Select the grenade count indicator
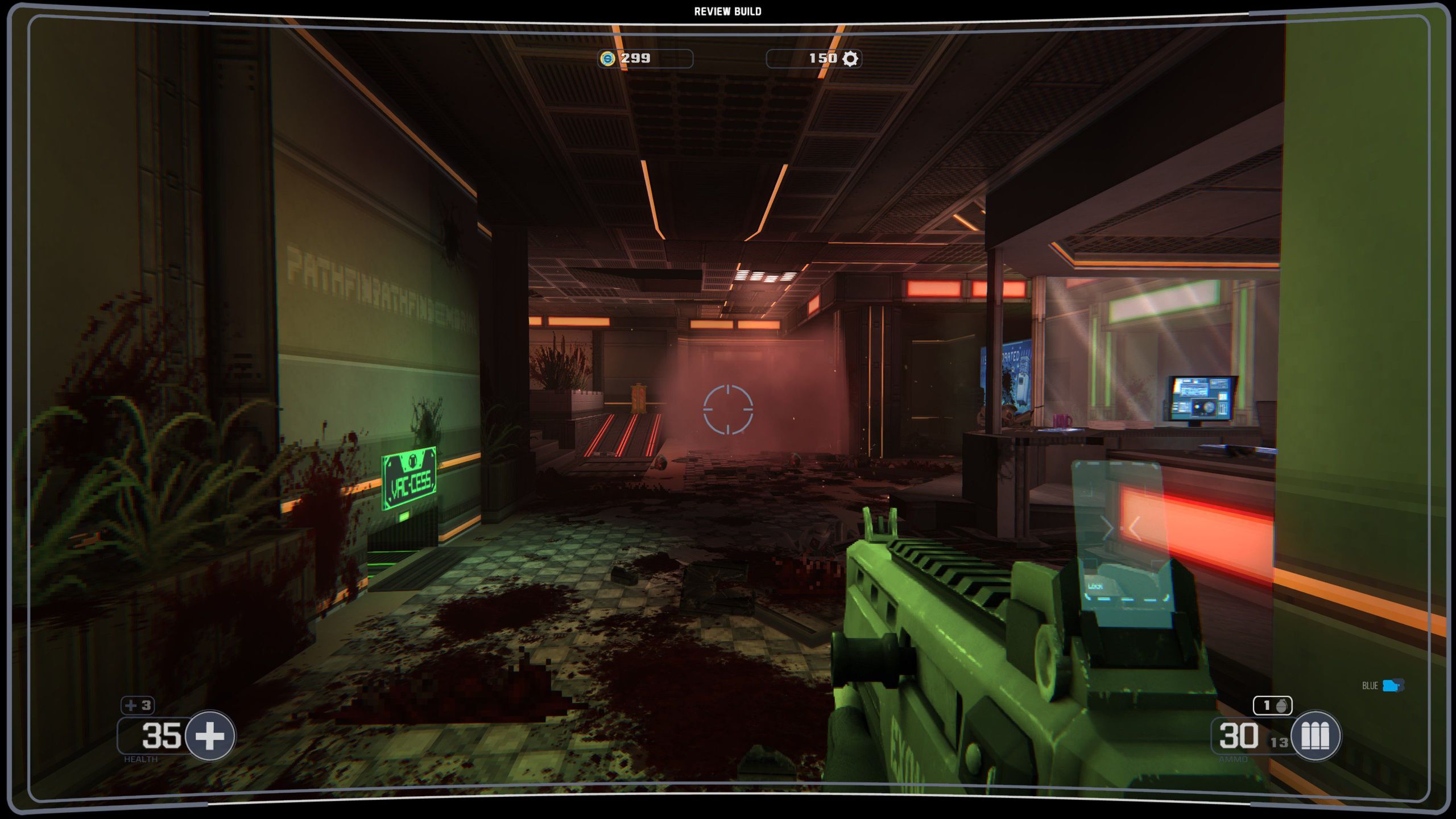The height and width of the screenshot is (819, 1456). pyautogui.click(x=1272, y=706)
